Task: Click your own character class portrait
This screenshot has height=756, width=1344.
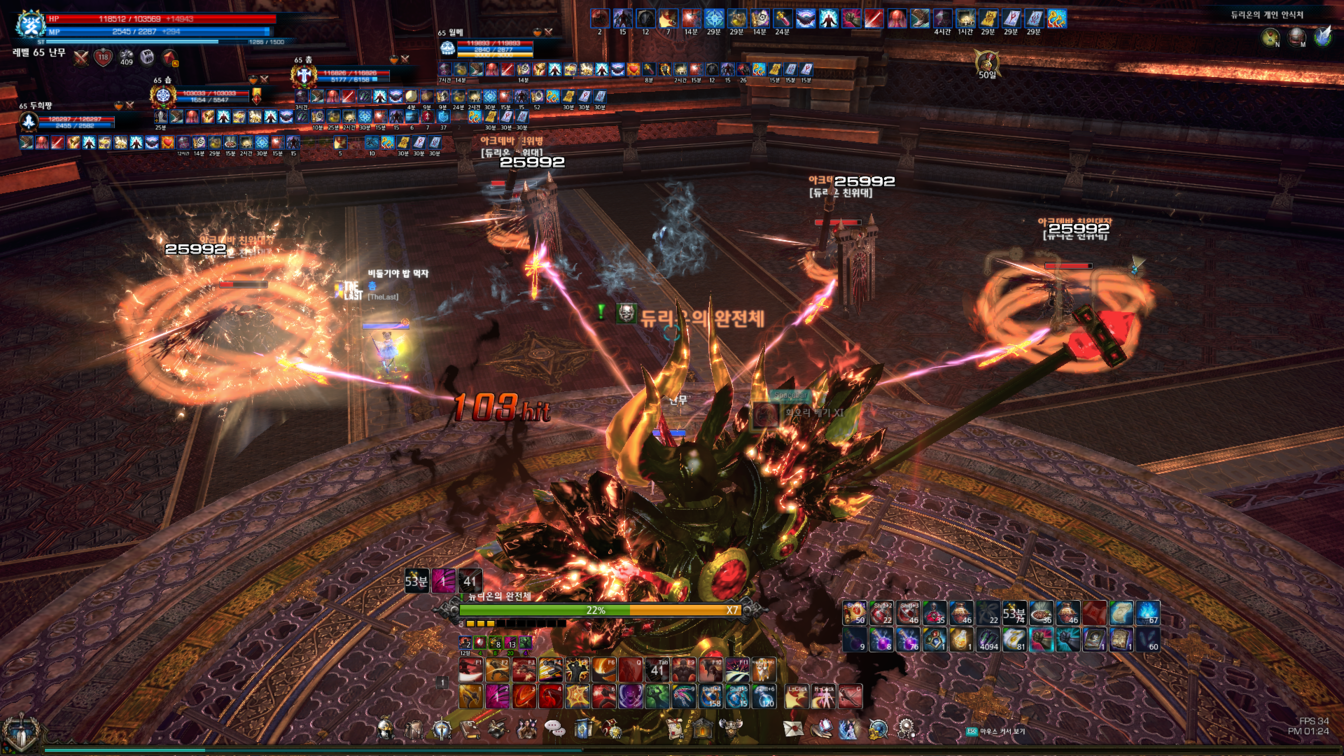Action: (x=30, y=25)
